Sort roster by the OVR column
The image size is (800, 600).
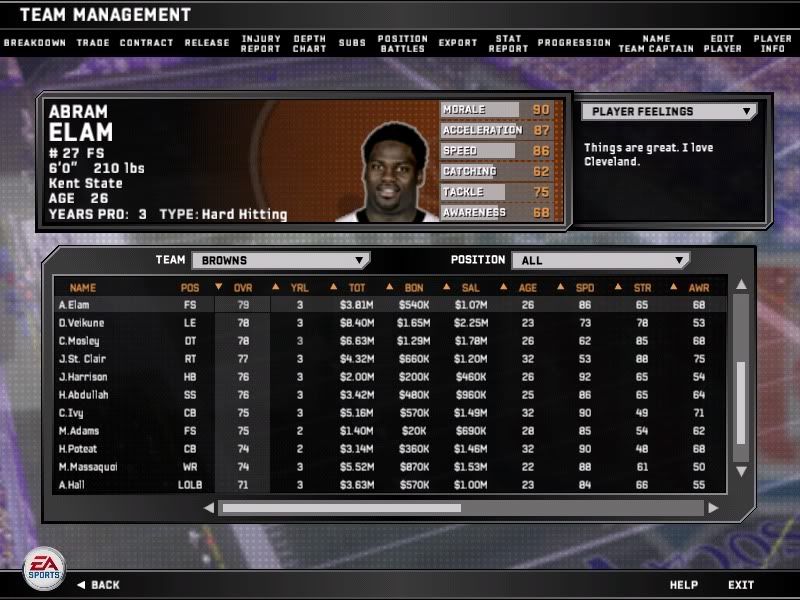[242, 288]
